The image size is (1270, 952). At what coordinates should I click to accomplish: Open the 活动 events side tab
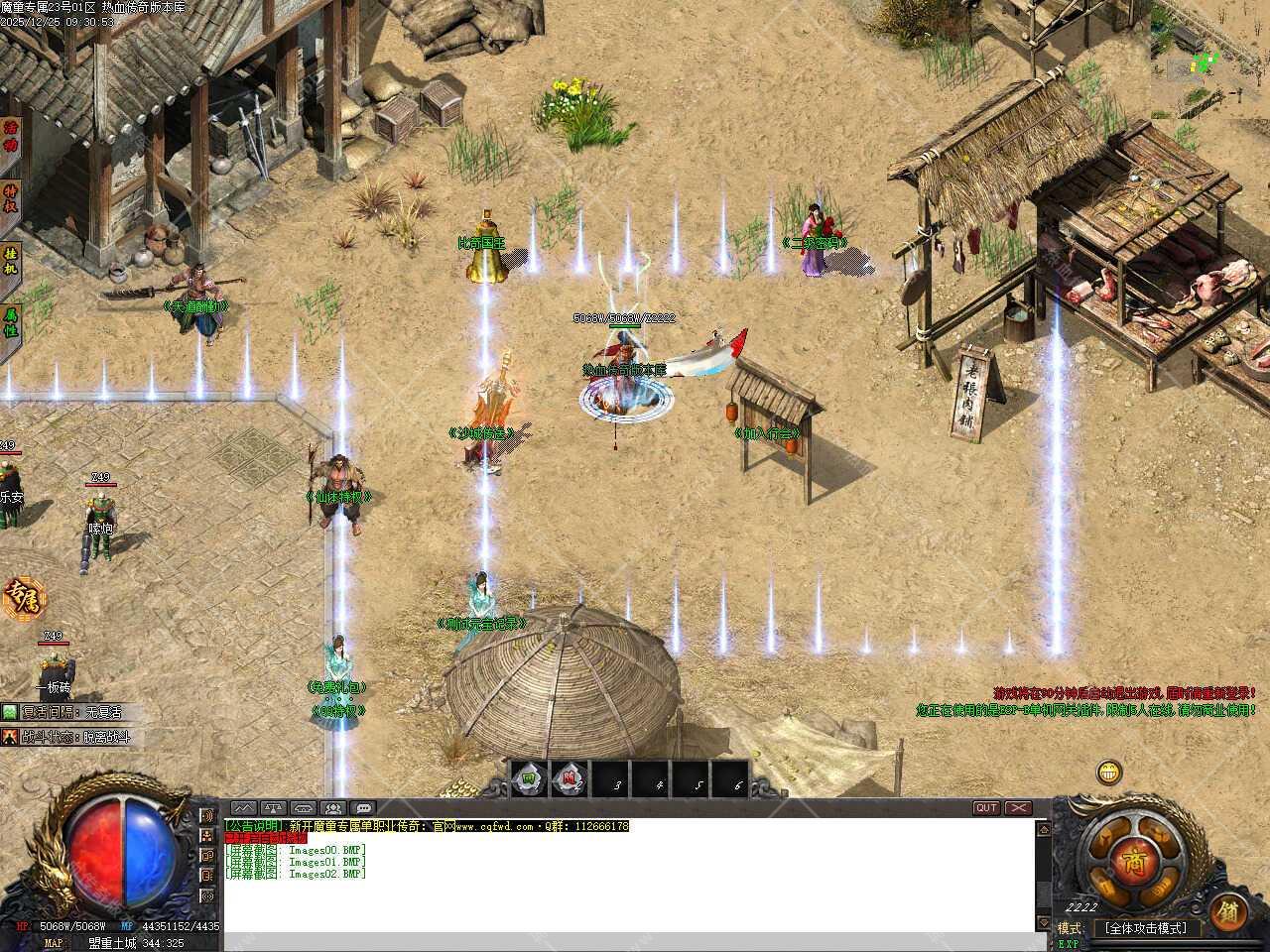pos(11,139)
